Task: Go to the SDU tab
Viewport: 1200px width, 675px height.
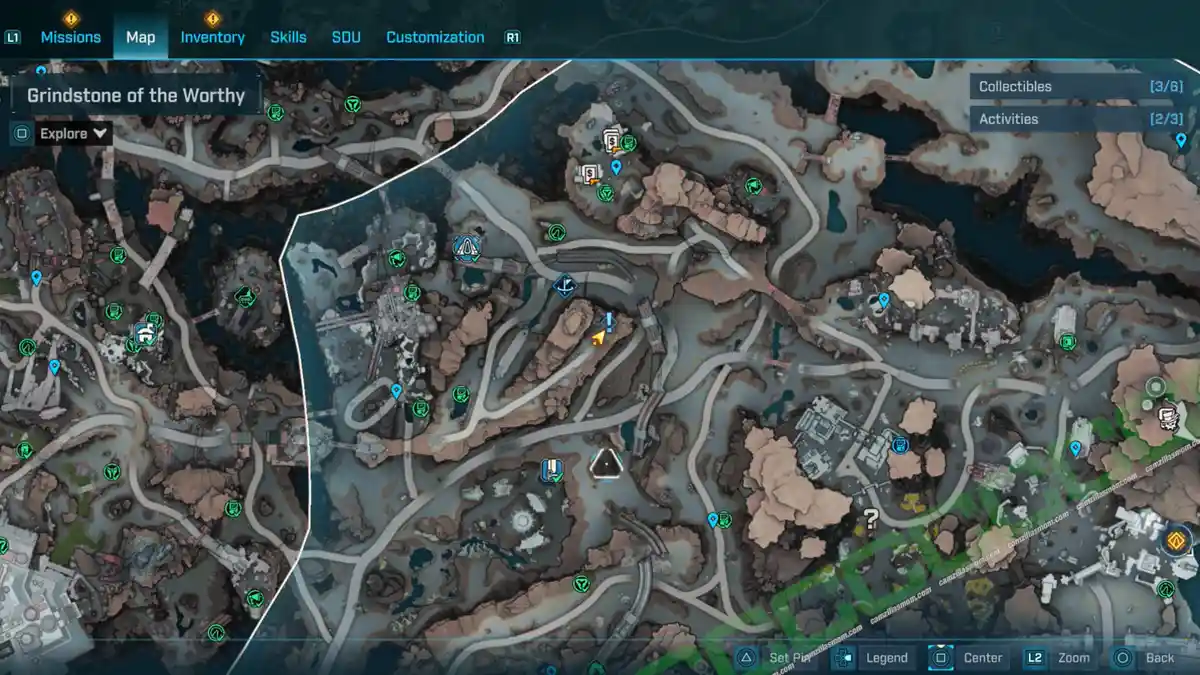Action: (x=346, y=38)
